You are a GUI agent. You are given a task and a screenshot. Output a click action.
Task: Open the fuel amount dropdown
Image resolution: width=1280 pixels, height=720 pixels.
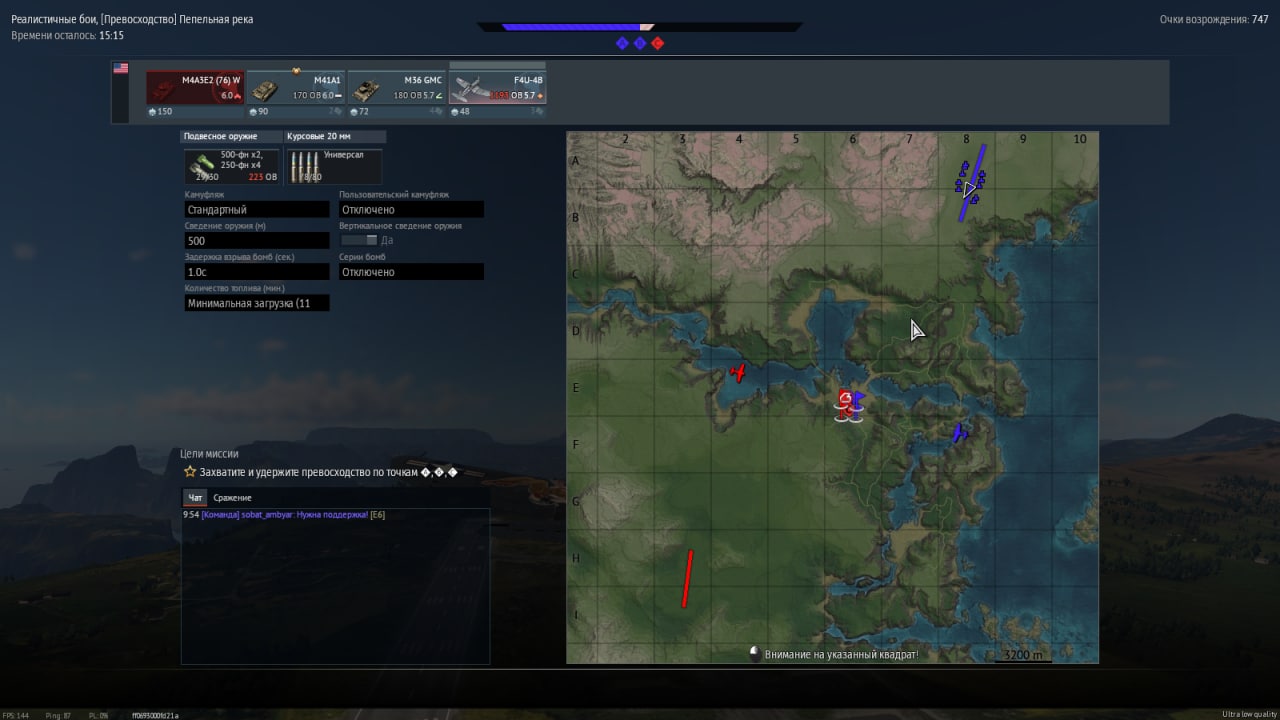click(257, 303)
